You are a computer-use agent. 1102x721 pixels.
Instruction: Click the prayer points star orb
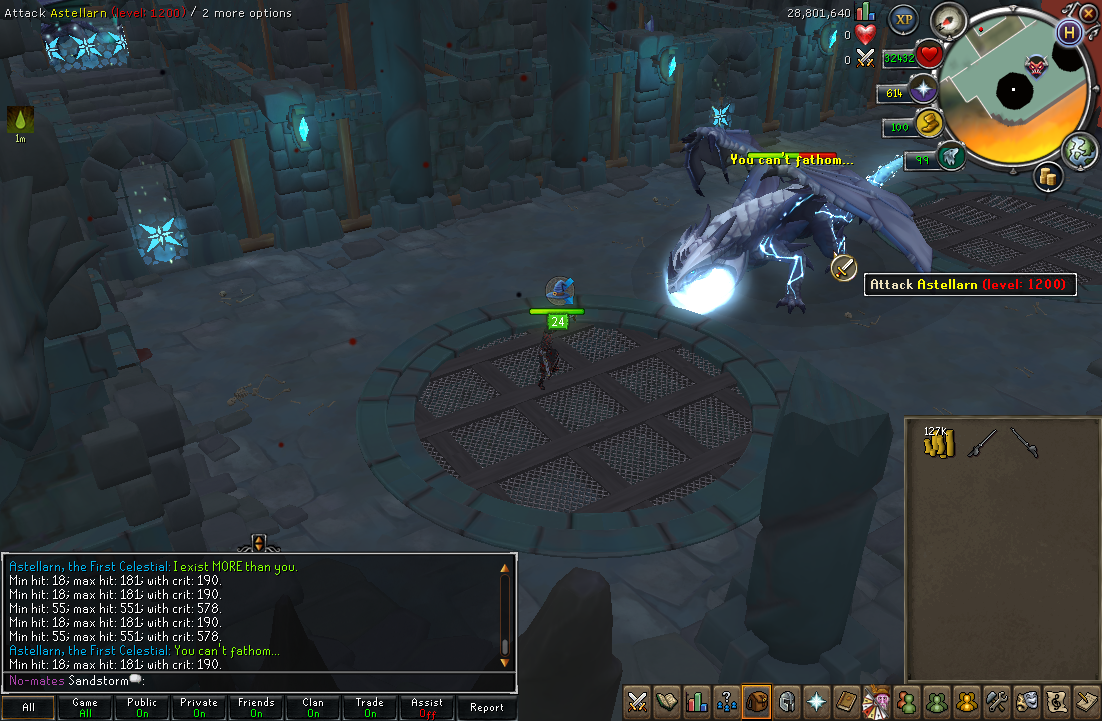point(921,92)
